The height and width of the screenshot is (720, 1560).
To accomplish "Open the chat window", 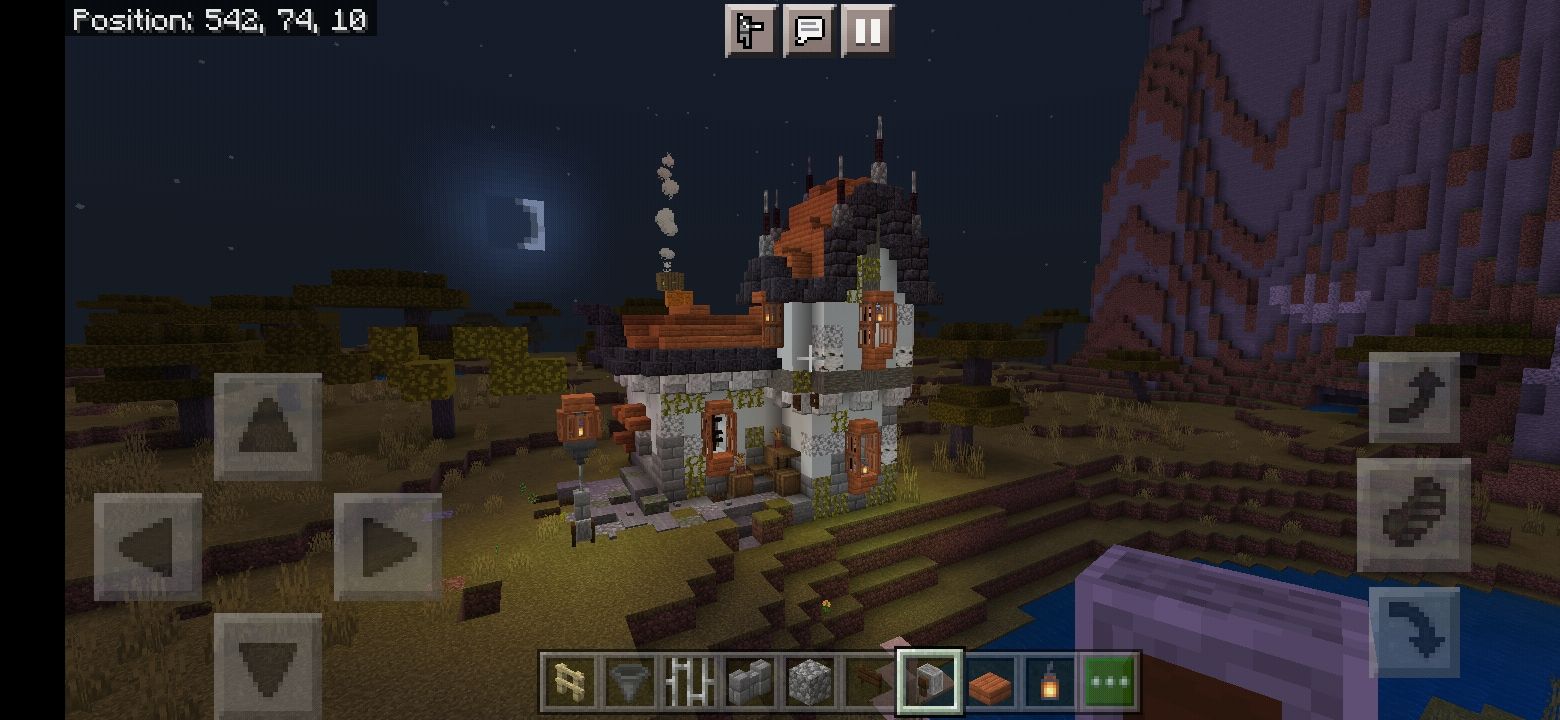I will (809, 30).
